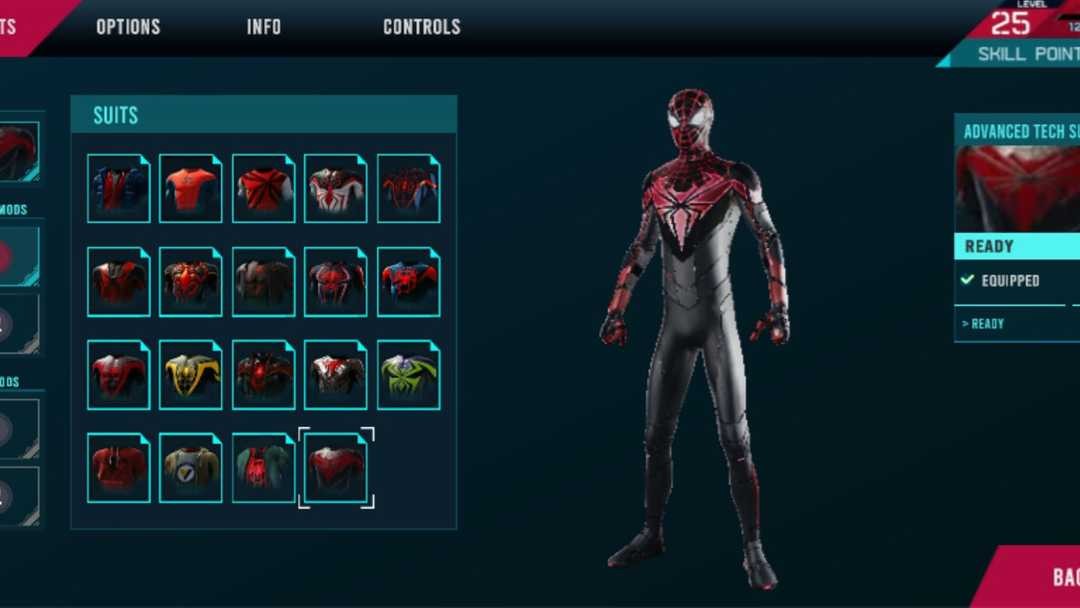This screenshot has height=608, width=1080.
Task: Pick the tan suit with checkmark emblem
Action: click(191, 467)
